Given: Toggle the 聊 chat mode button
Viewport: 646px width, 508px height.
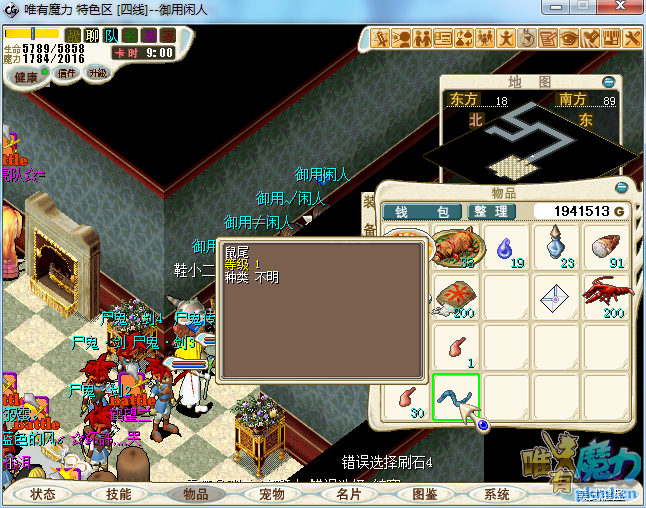Looking at the screenshot, I should [92, 36].
